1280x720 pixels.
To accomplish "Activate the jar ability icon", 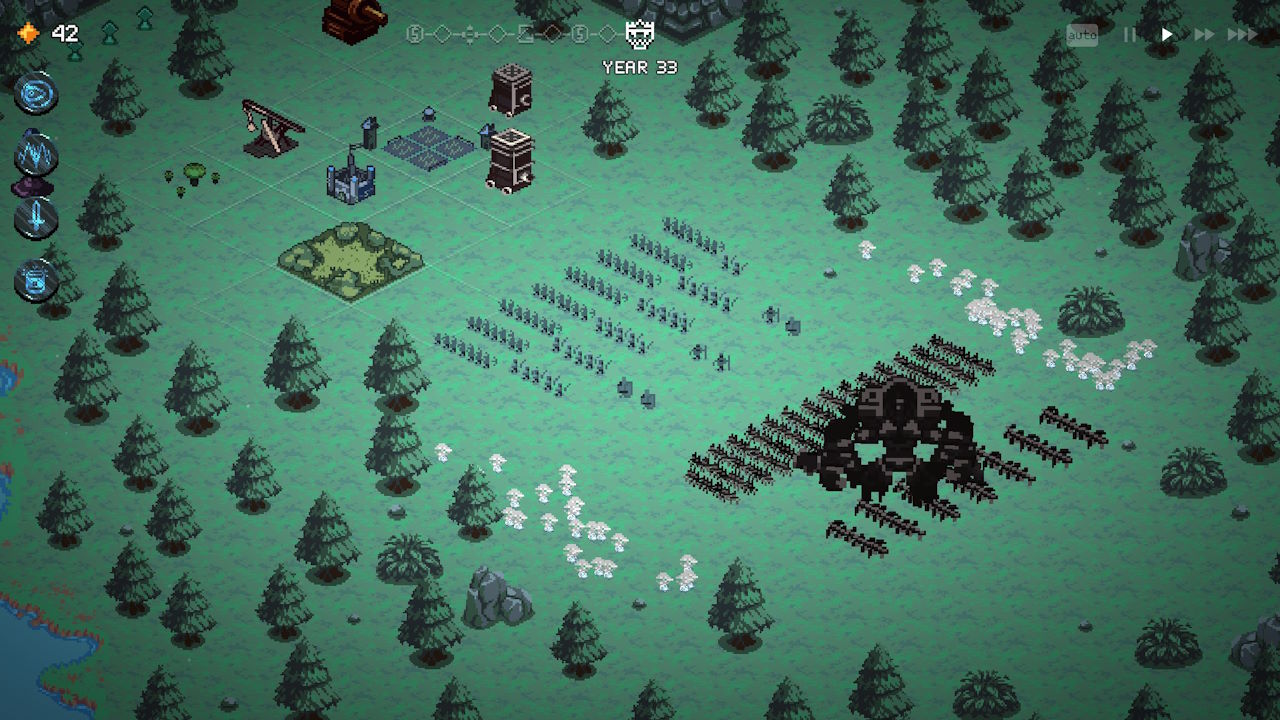I will 36,279.
